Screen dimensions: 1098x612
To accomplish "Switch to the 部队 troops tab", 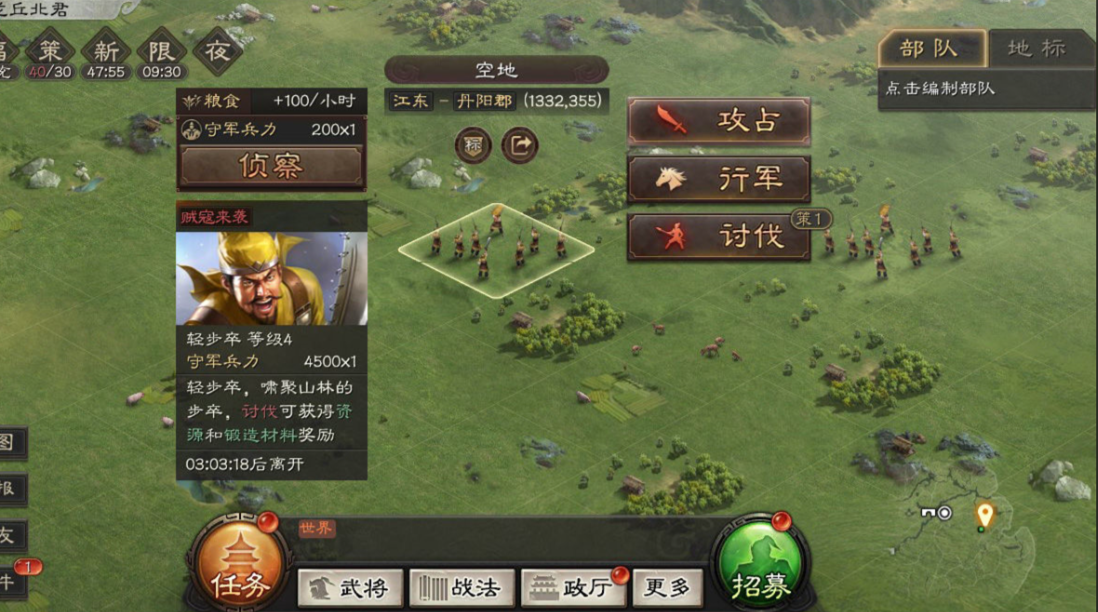I will coord(930,49).
